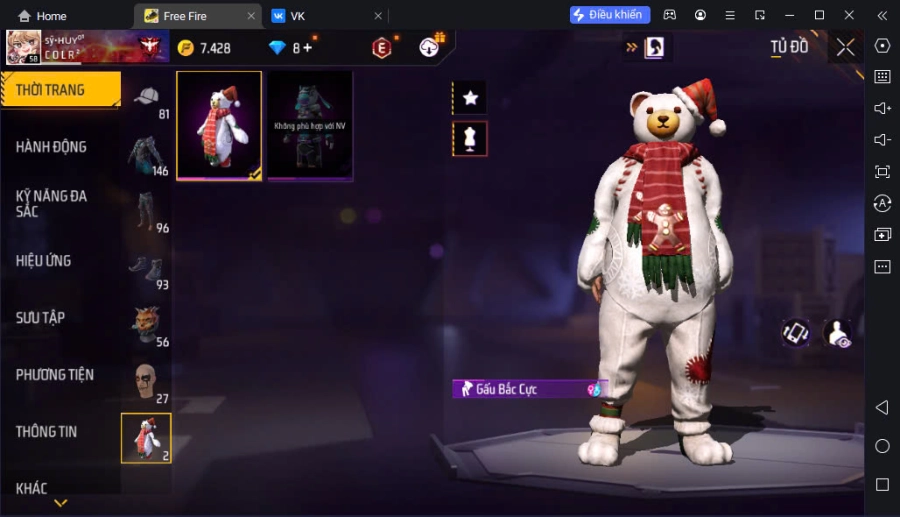The height and width of the screenshot is (517, 900).
Task: Toggle the character visibility eye icon
Action: click(837, 334)
